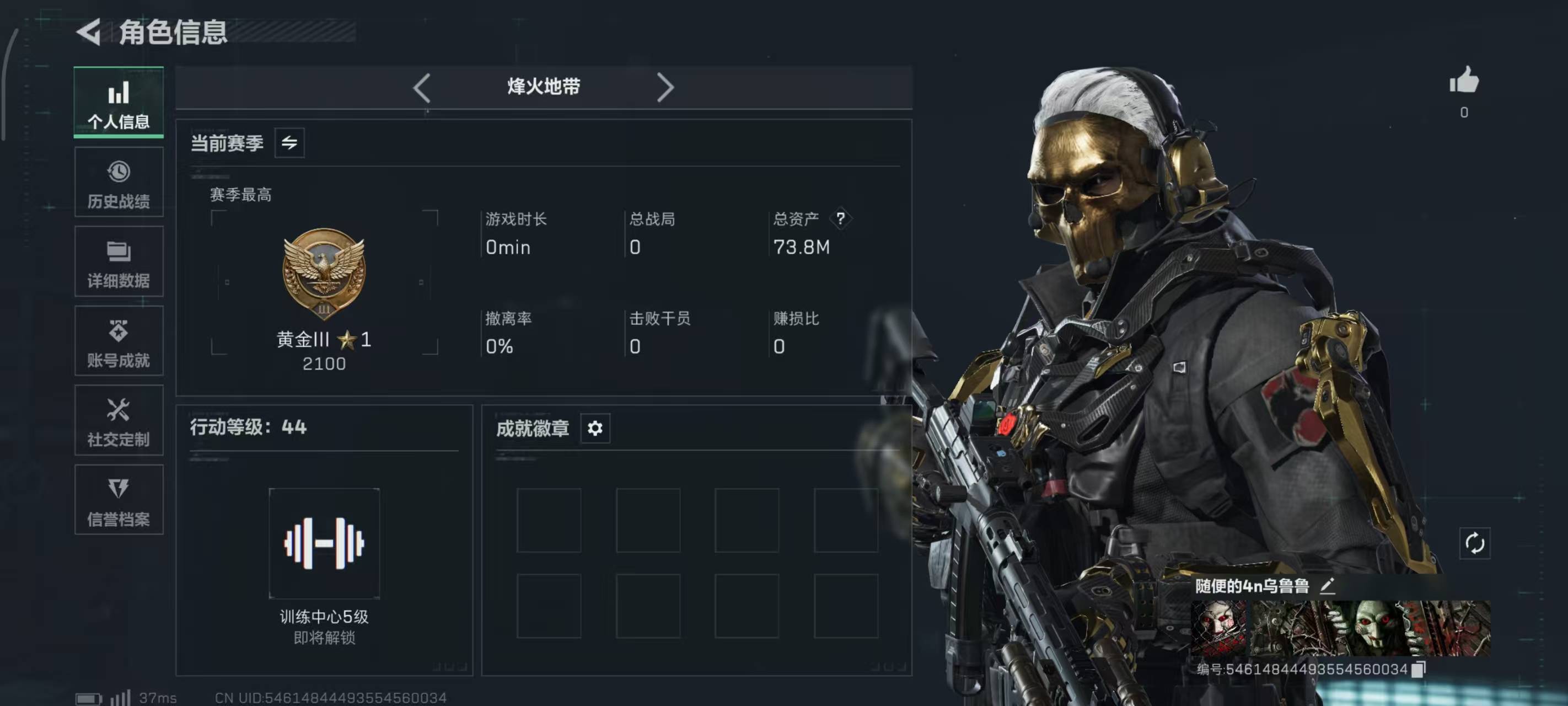Open the puppet-themed name card banner
This screenshot has width=1568, height=706.
[x=1340, y=628]
